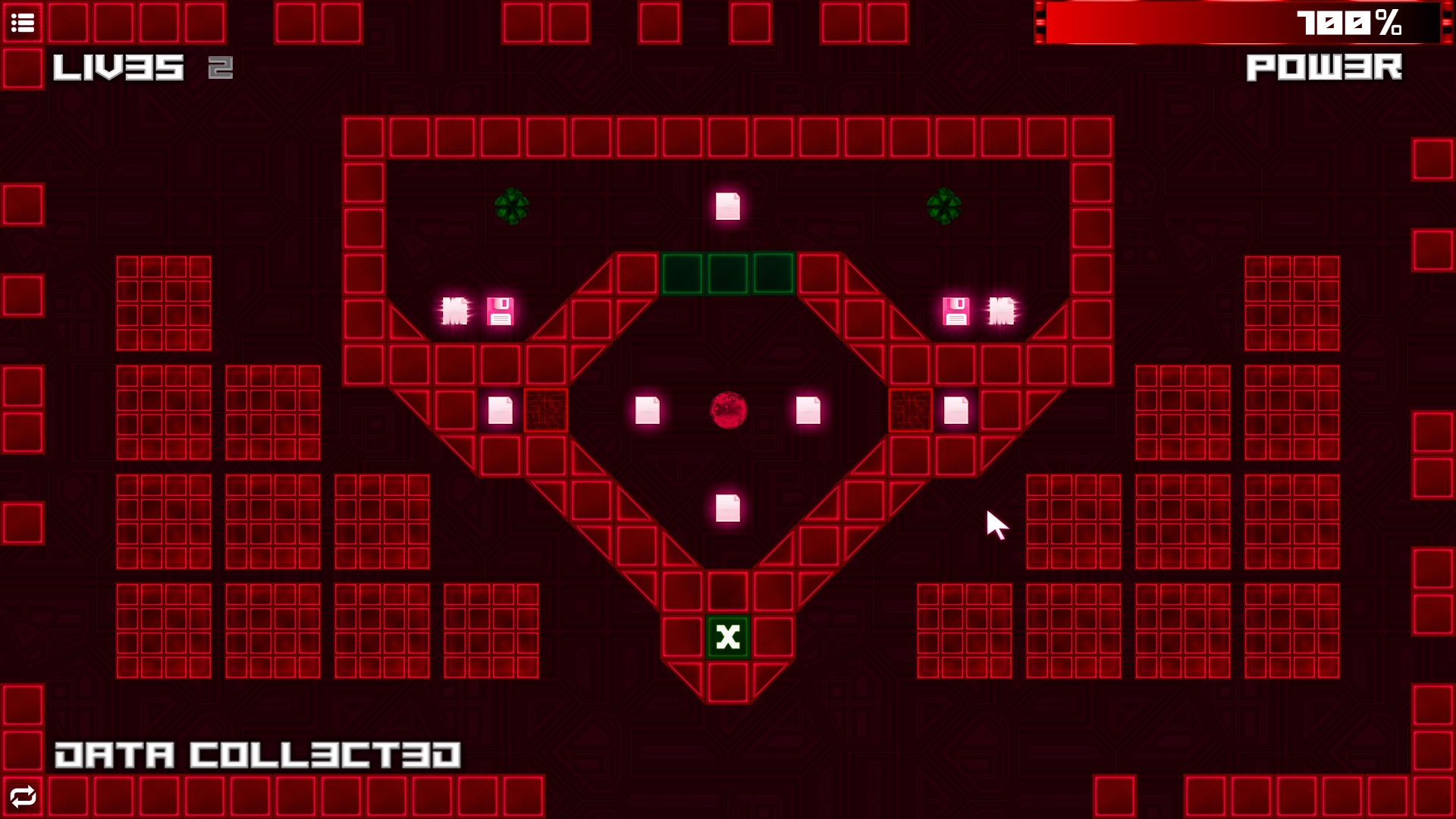Viewport: 1456px width, 819px height.
Task: Click the restart level loop icon
Action: [x=23, y=796]
